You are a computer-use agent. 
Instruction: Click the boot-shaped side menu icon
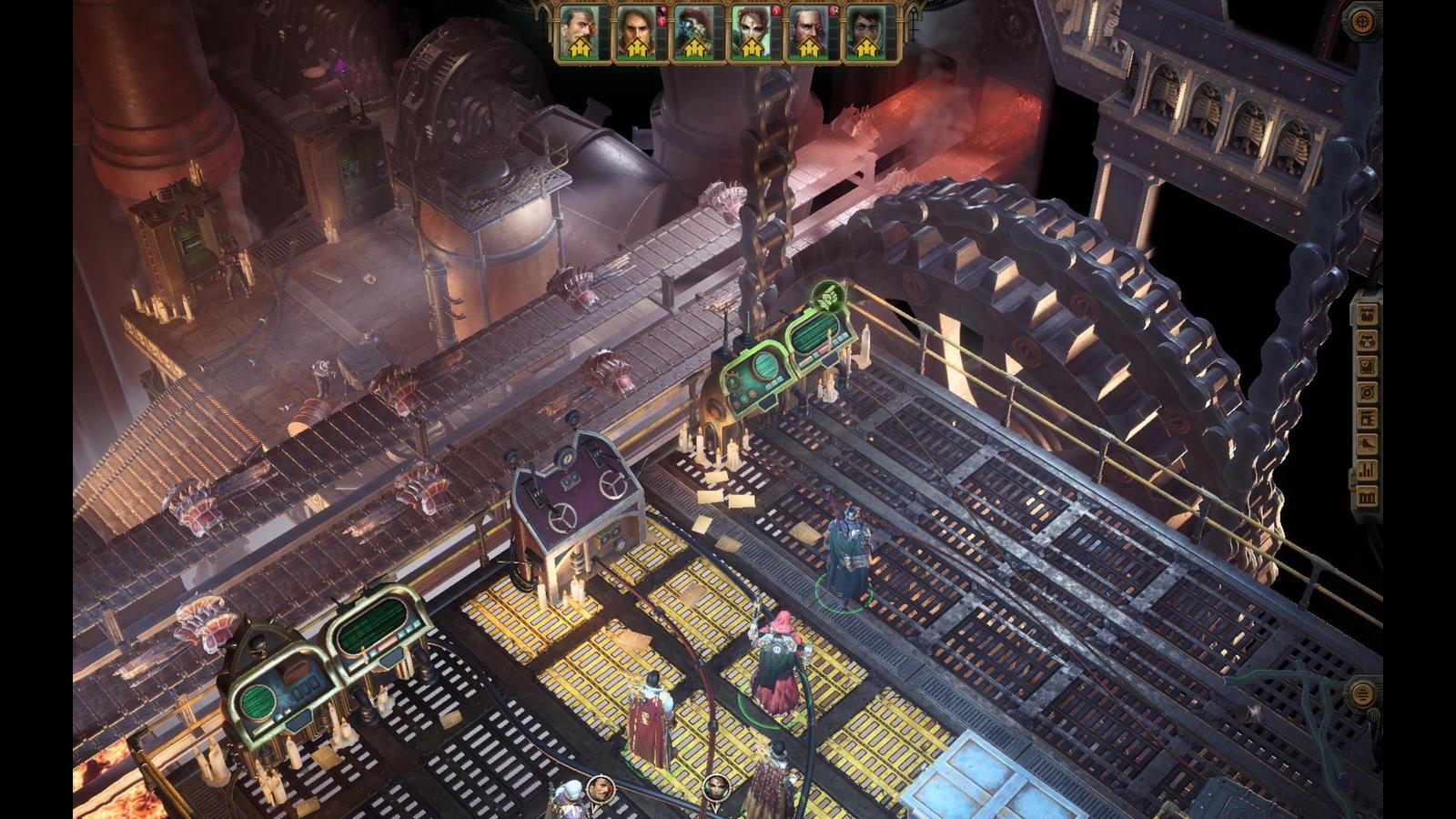1366,444
